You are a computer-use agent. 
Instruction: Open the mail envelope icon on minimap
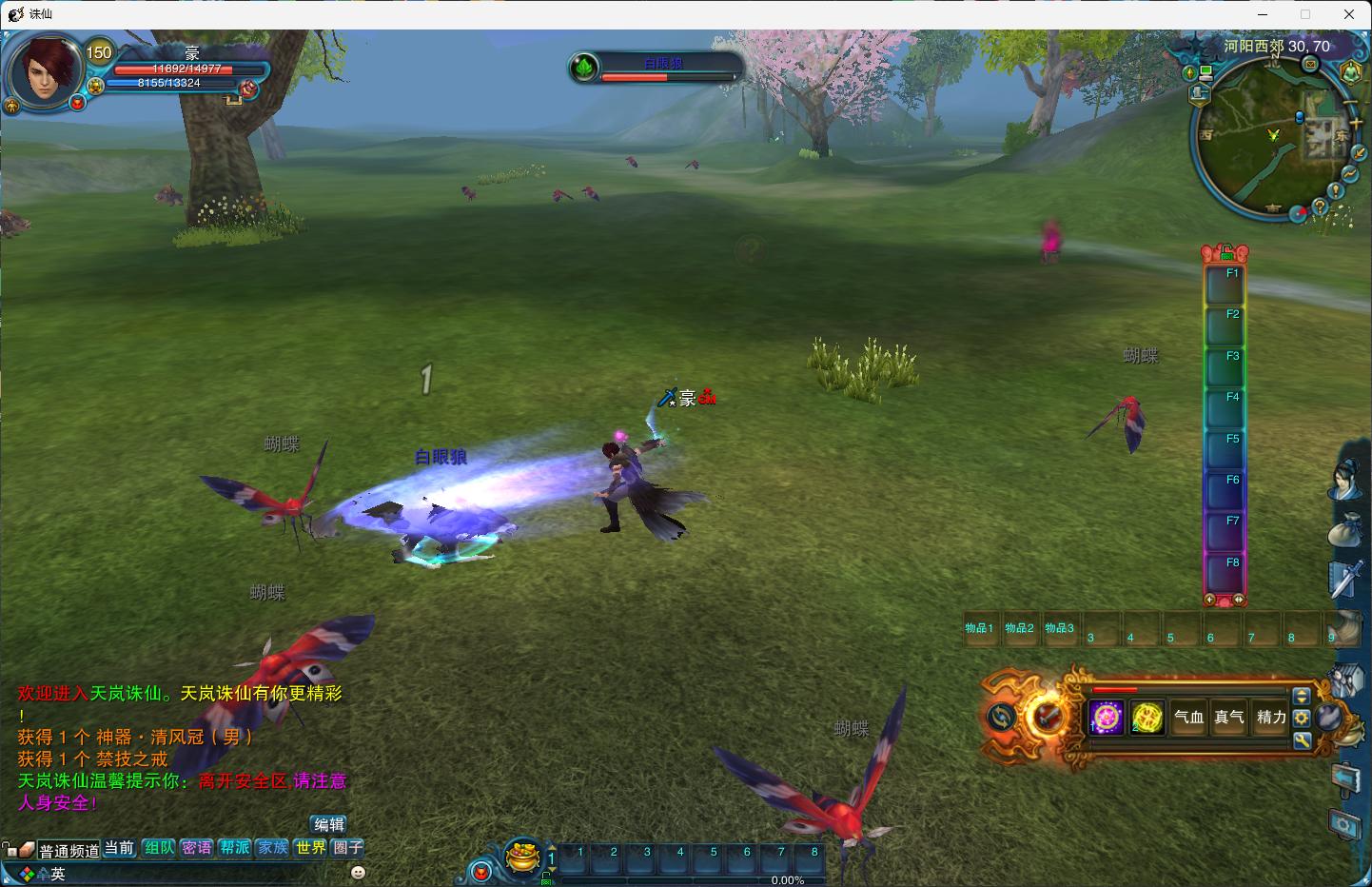point(1310,65)
